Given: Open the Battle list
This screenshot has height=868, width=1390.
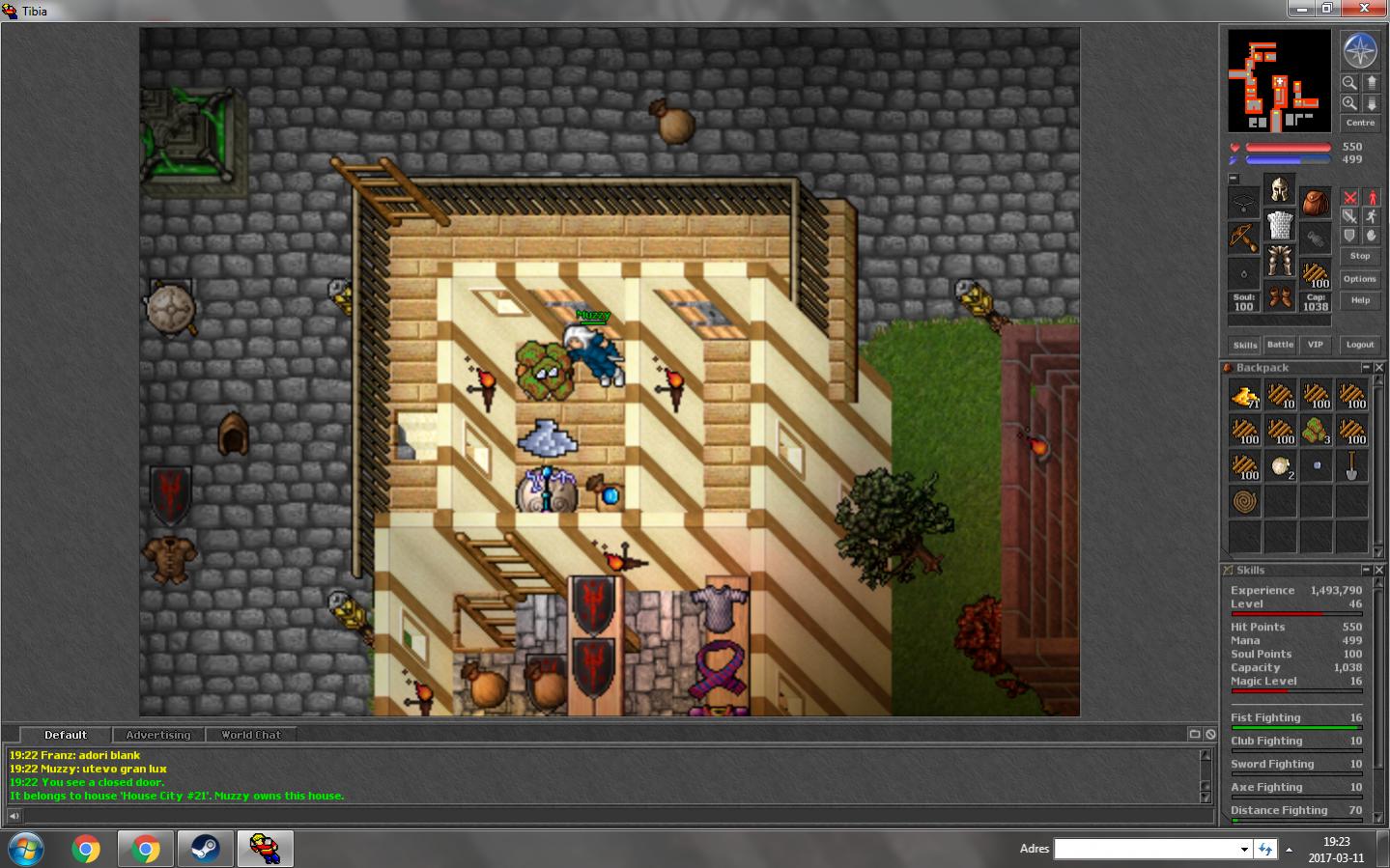Looking at the screenshot, I should (1280, 345).
